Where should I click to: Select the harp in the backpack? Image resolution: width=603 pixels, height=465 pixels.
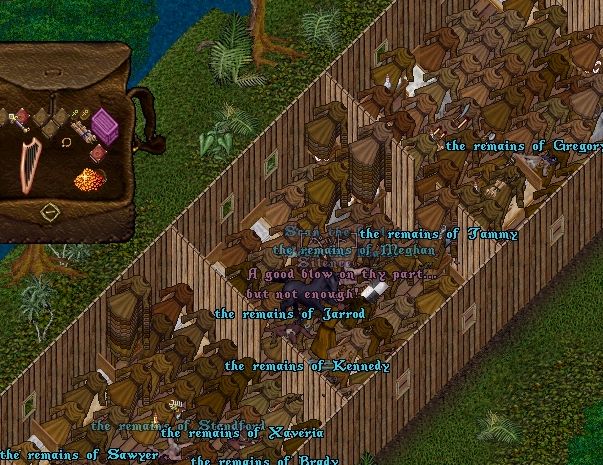[x=31, y=163]
